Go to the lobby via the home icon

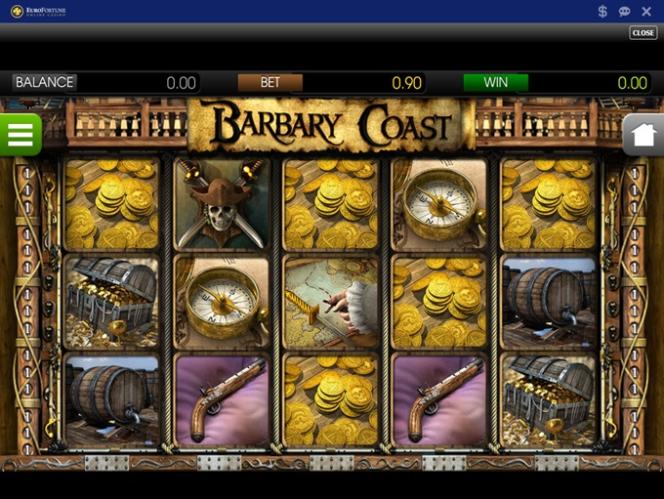(644, 134)
